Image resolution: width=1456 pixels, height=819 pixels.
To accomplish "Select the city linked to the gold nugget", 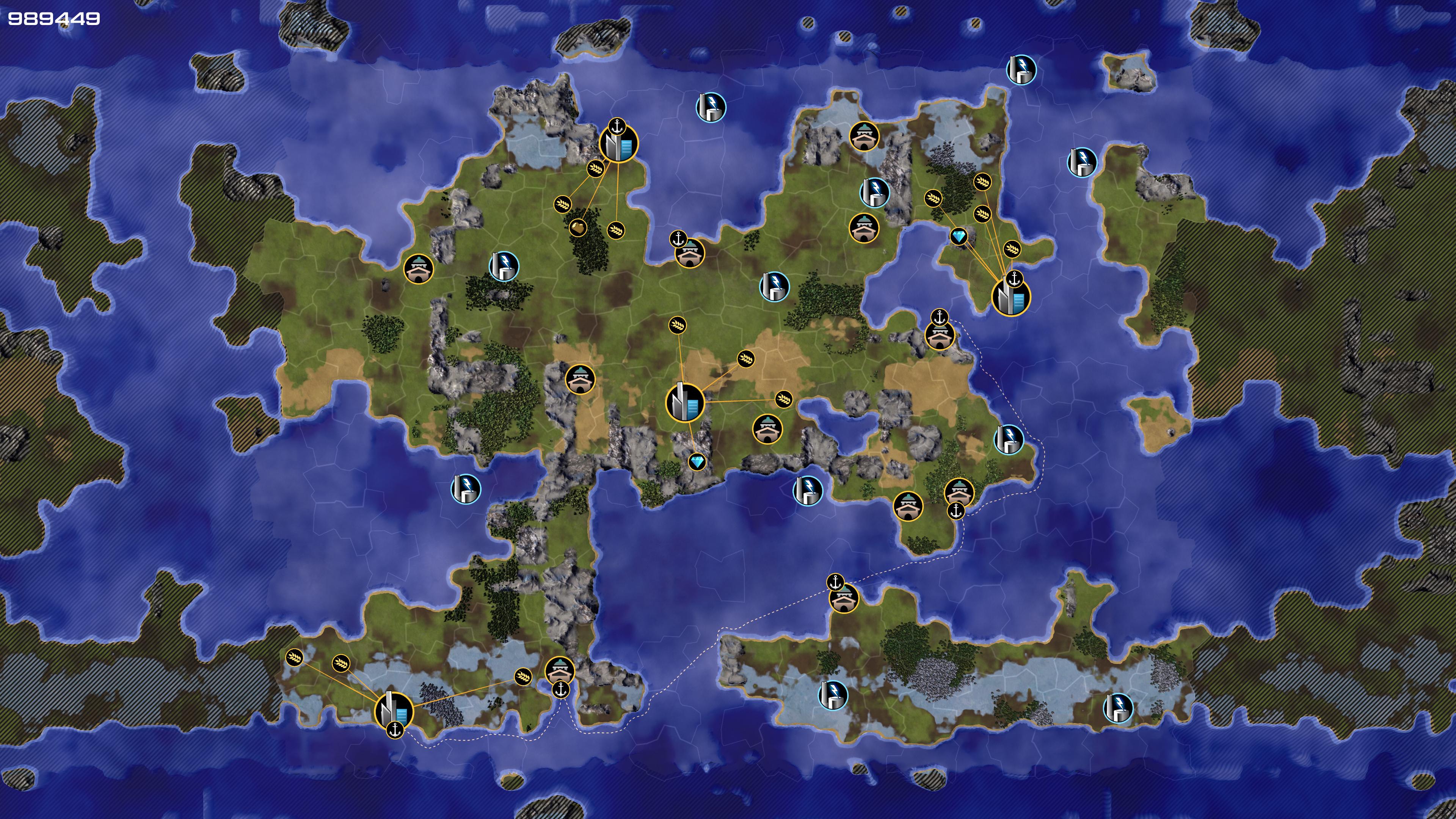I will 618,144.
